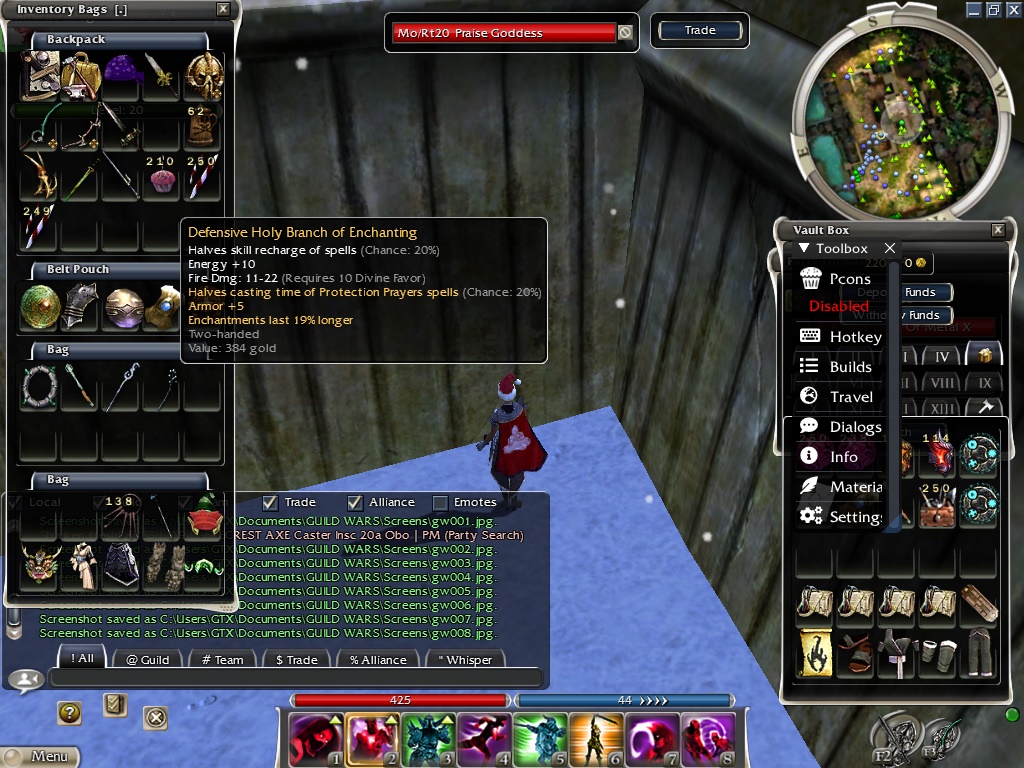This screenshot has width=1024, height=768.
Task: Show the Toolbox Info panel
Action: [x=843, y=457]
